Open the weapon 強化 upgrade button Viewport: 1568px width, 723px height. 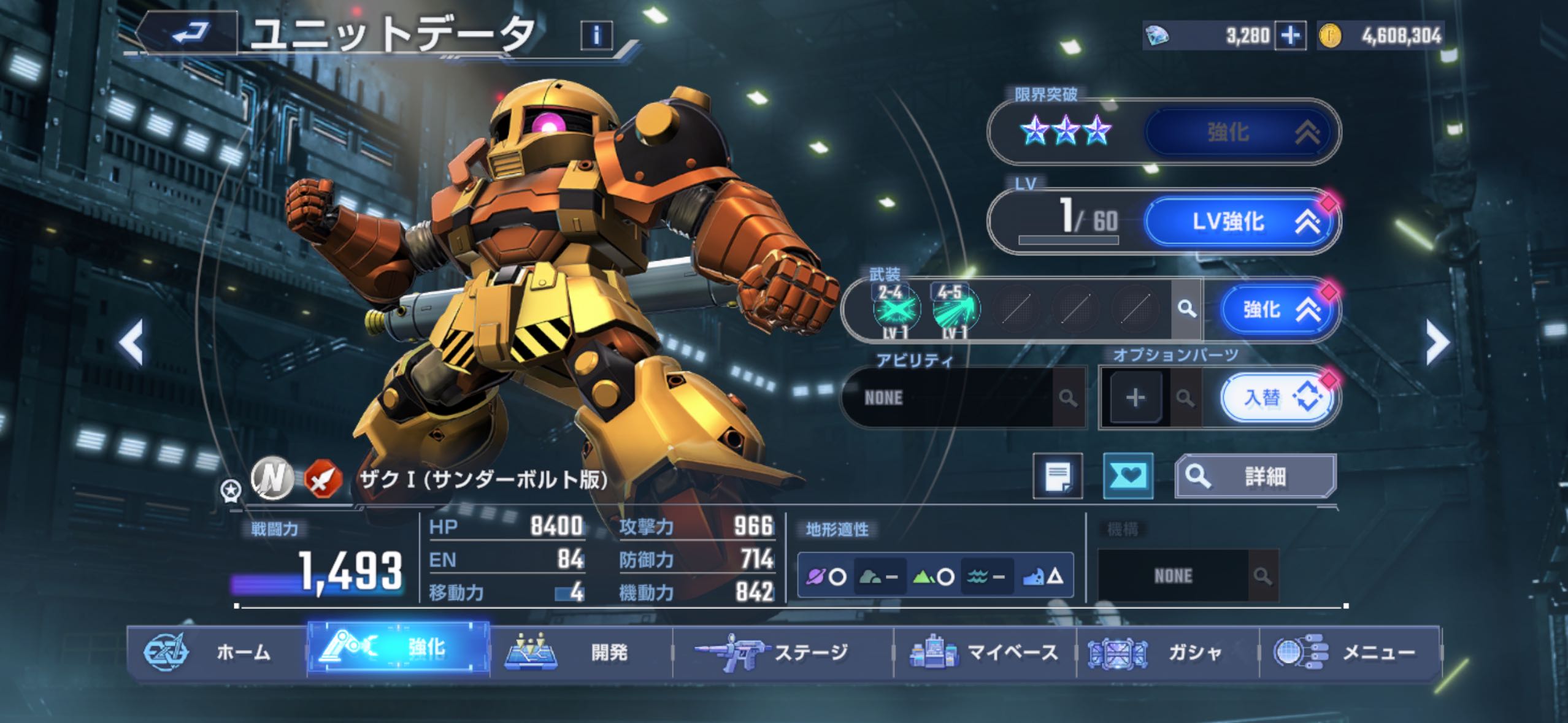click(x=1278, y=310)
